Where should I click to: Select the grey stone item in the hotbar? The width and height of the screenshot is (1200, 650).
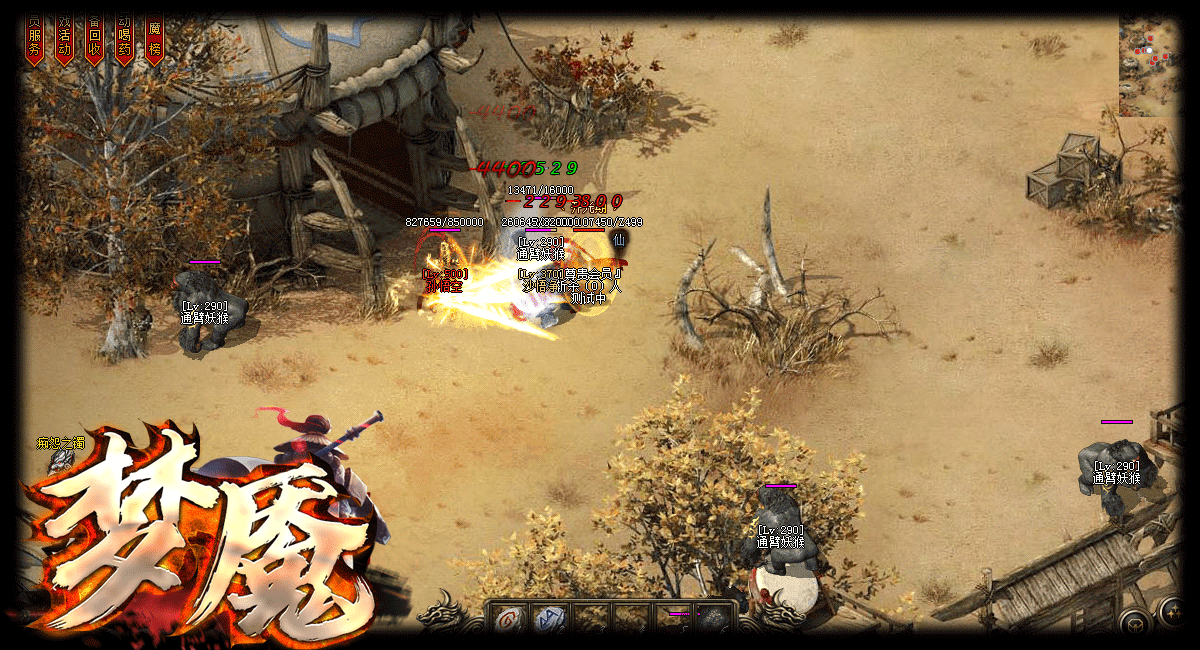pyautogui.click(x=713, y=620)
